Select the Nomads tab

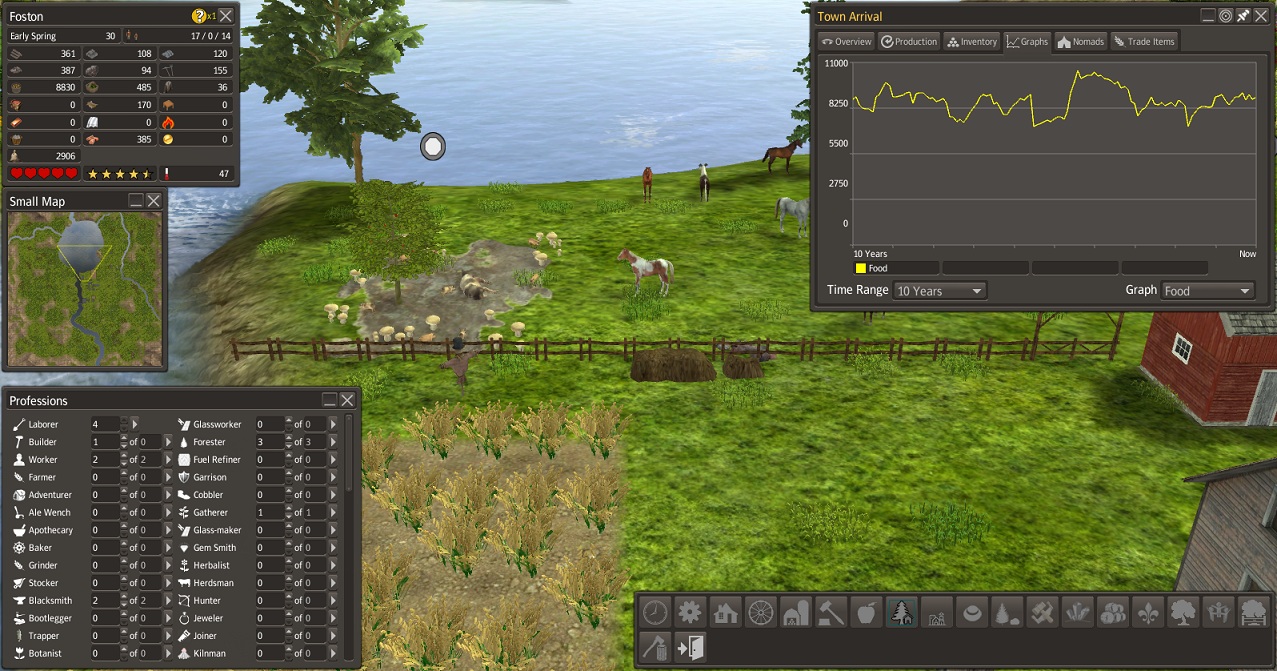(1080, 41)
